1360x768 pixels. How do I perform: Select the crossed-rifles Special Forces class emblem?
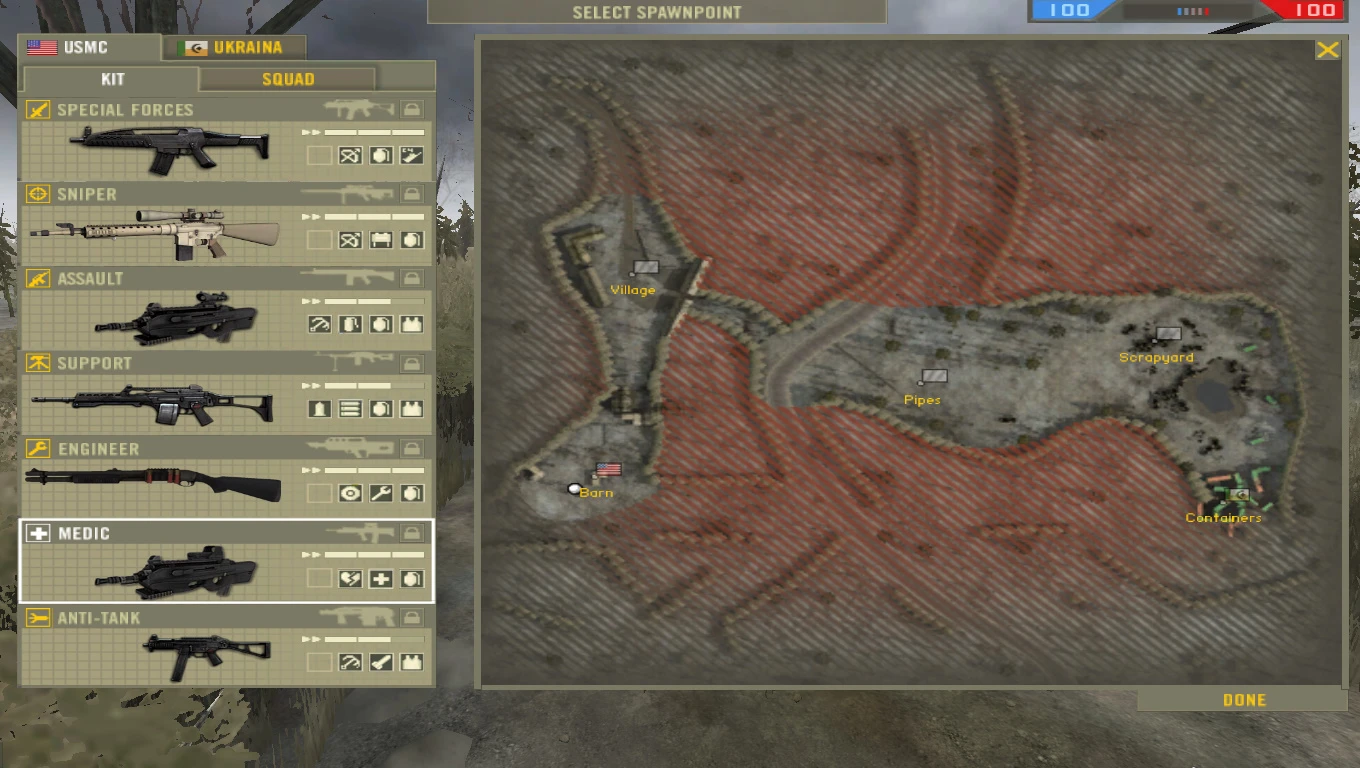point(40,110)
